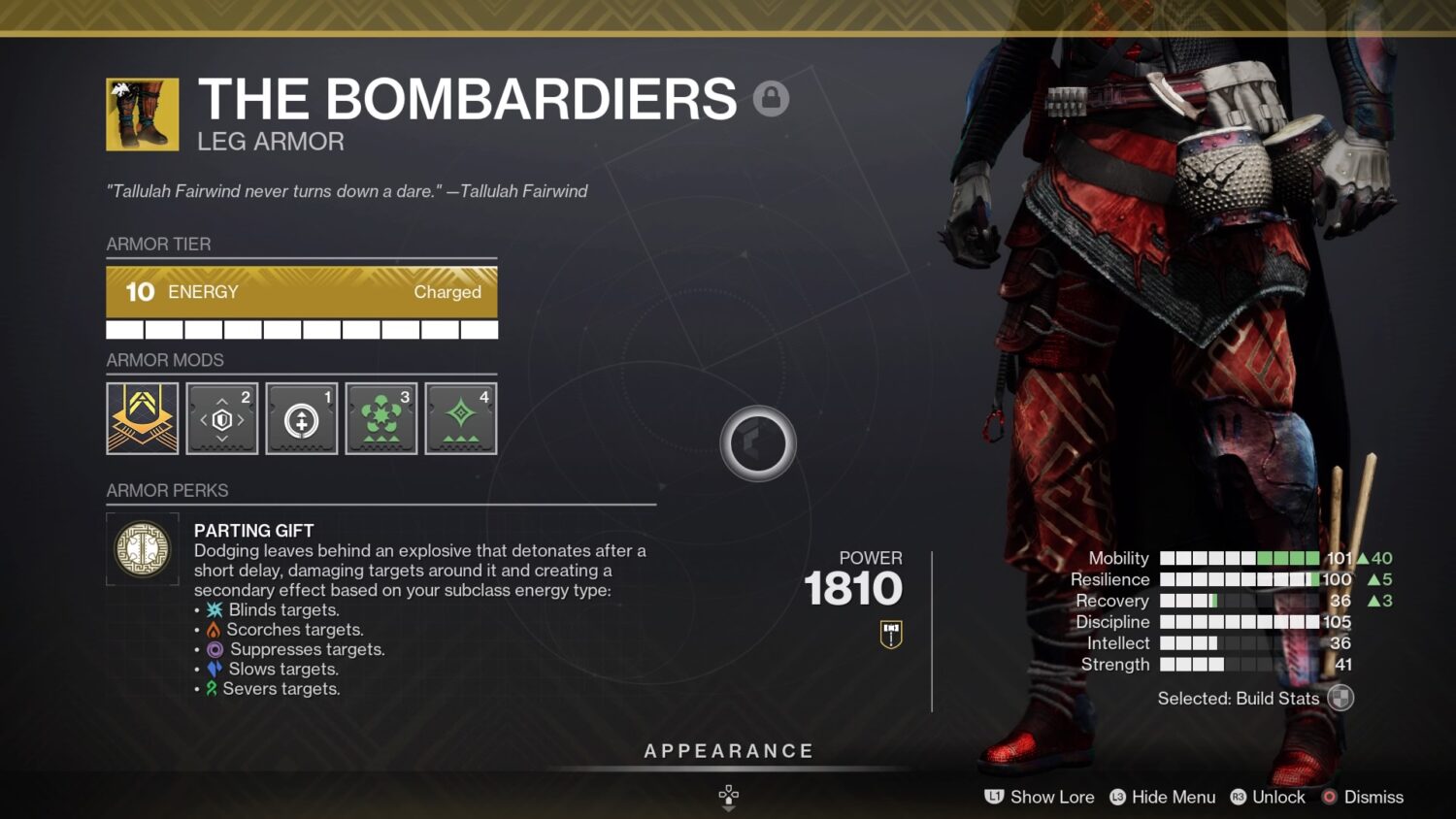Expand the circular emblem viewer in the center
1456x819 pixels.
pos(758,443)
